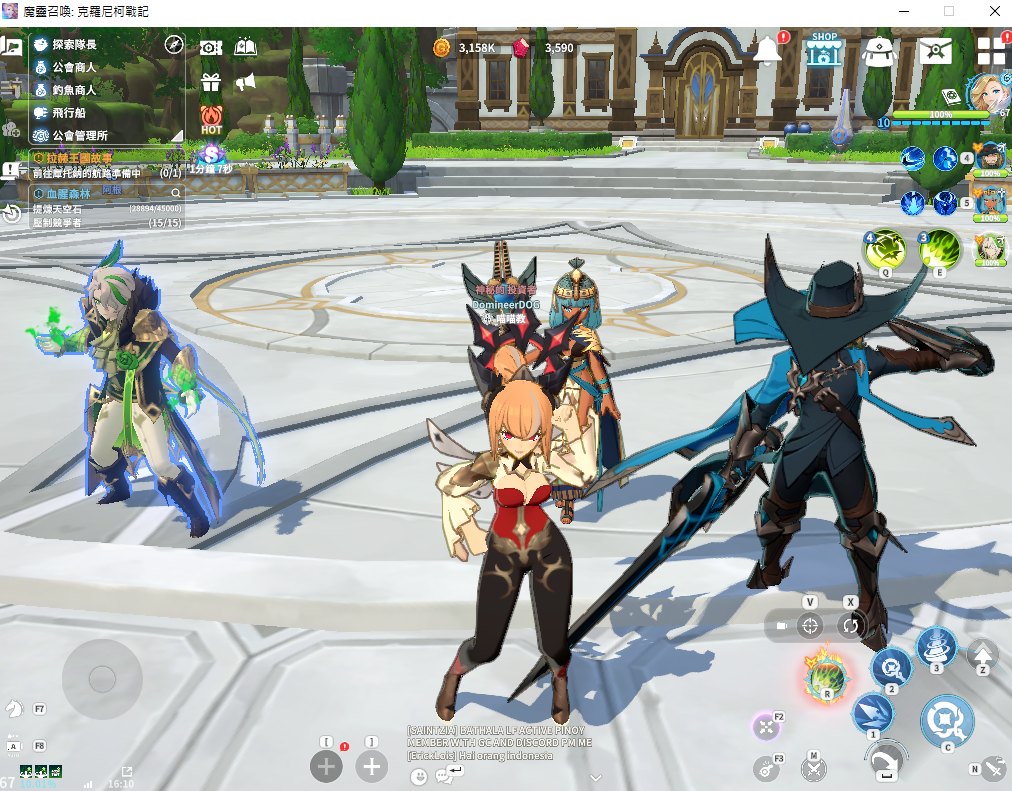This screenshot has width=1012, height=791.
Task: Activate the flaming green ultimate skill
Action: 827,679
